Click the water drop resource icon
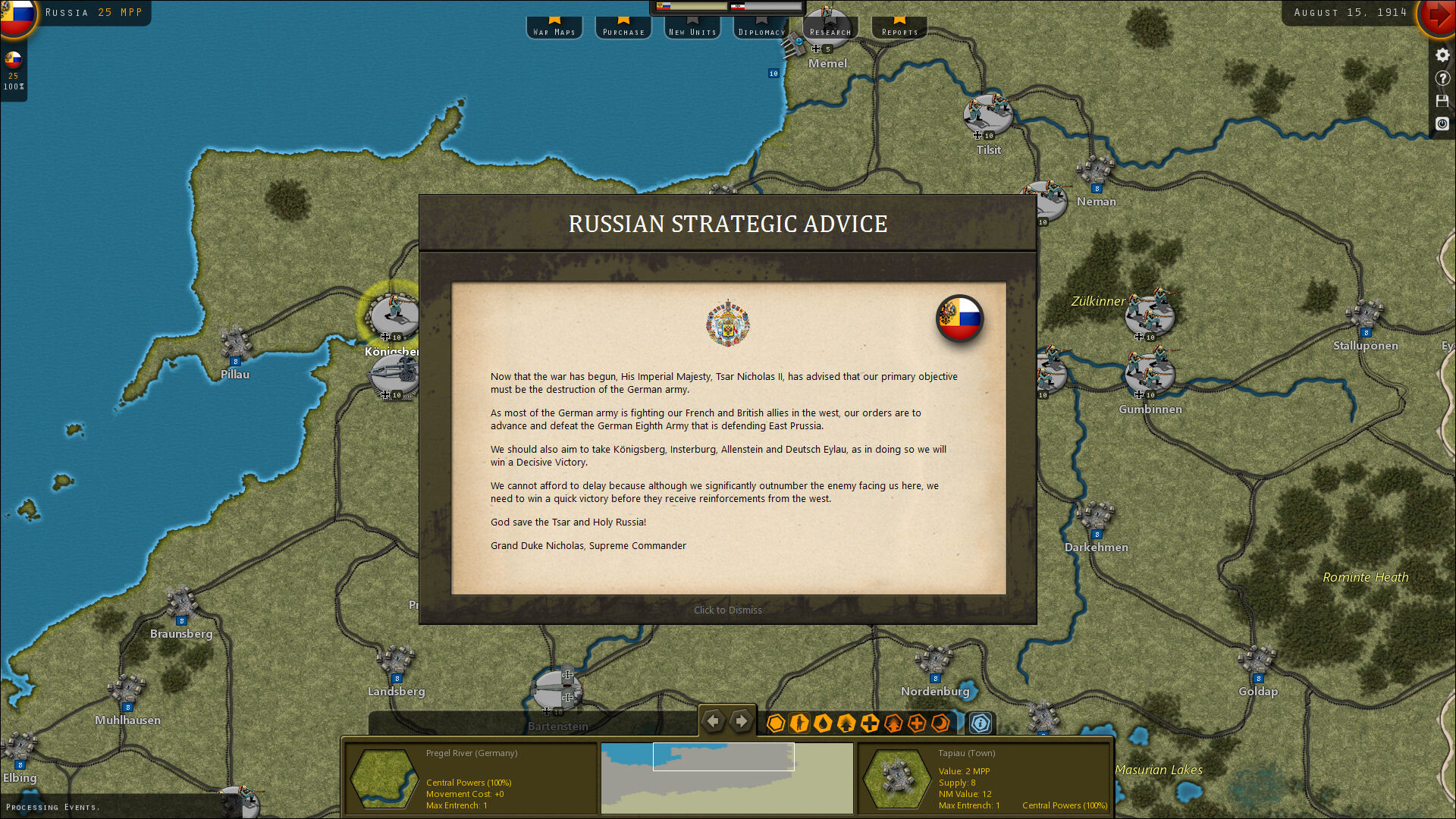Image resolution: width=1456 pixels, height=819 pixels. coord(823,723)
